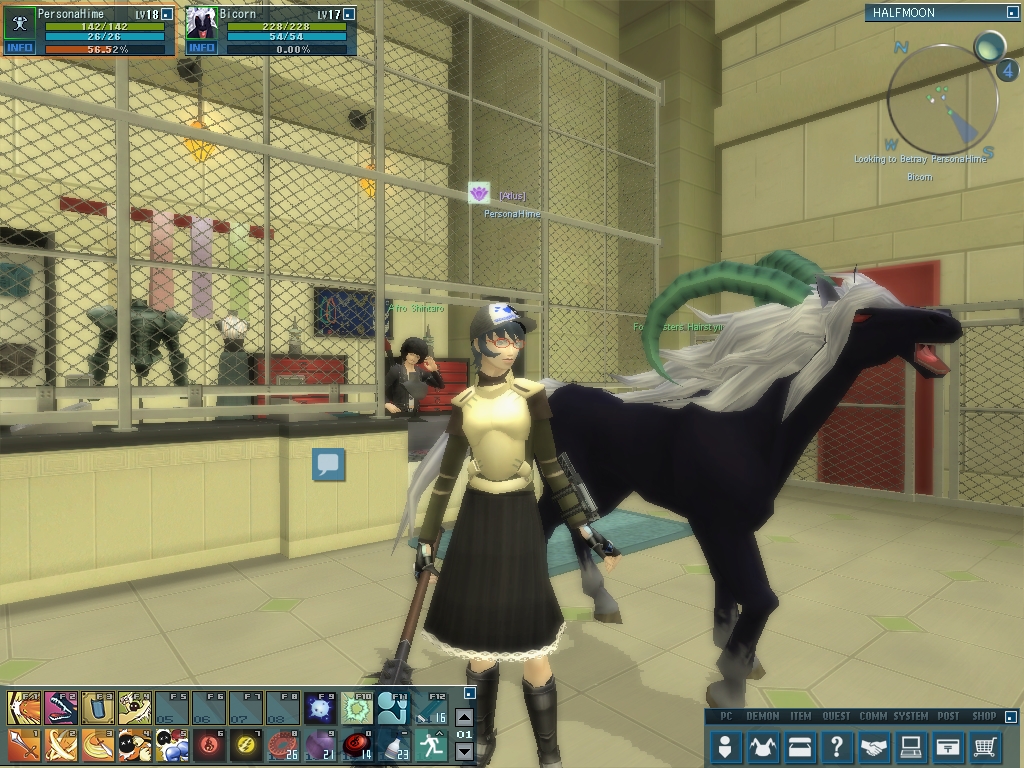This screenshot has height=768, width=1024.
Task: Select the Bicorn demon portrait
Action: click(x=202, y=23)
